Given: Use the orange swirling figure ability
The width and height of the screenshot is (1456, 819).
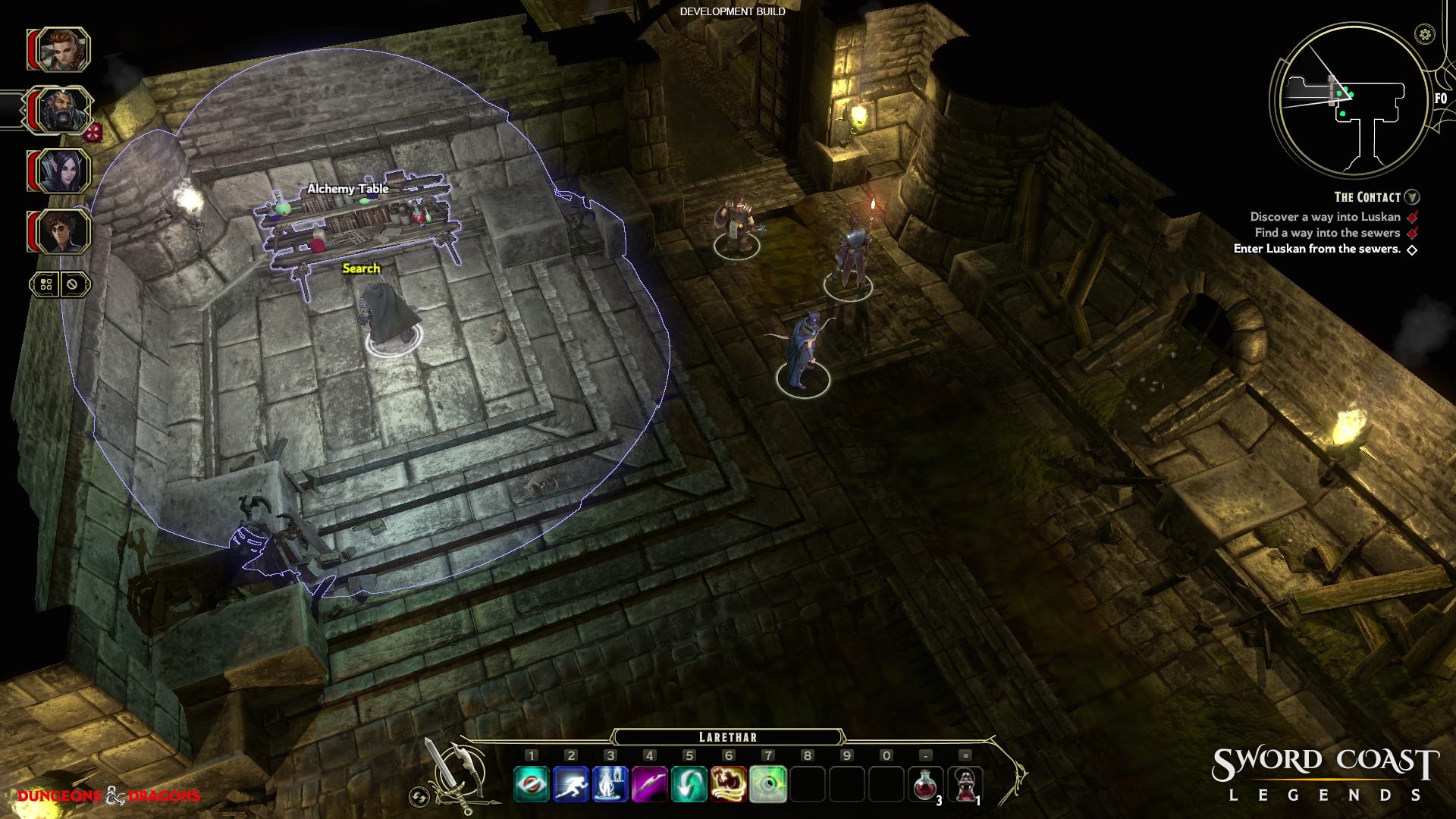Looking at the screenshot, I should tap(729, 784).
